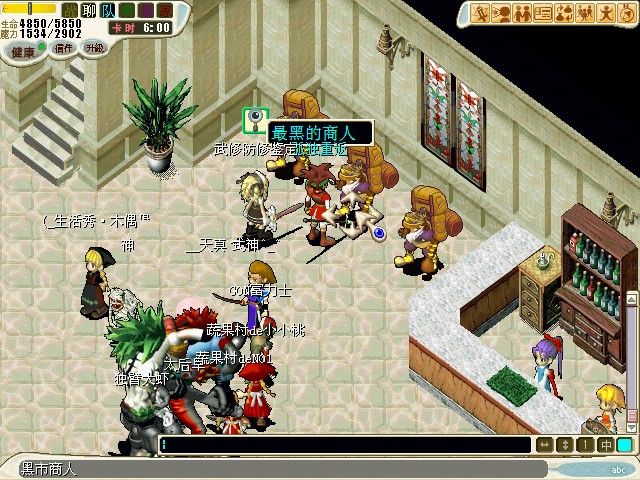Open the money bag exchange icon
The height and width of the screenshot is (480, 640).
564,13
